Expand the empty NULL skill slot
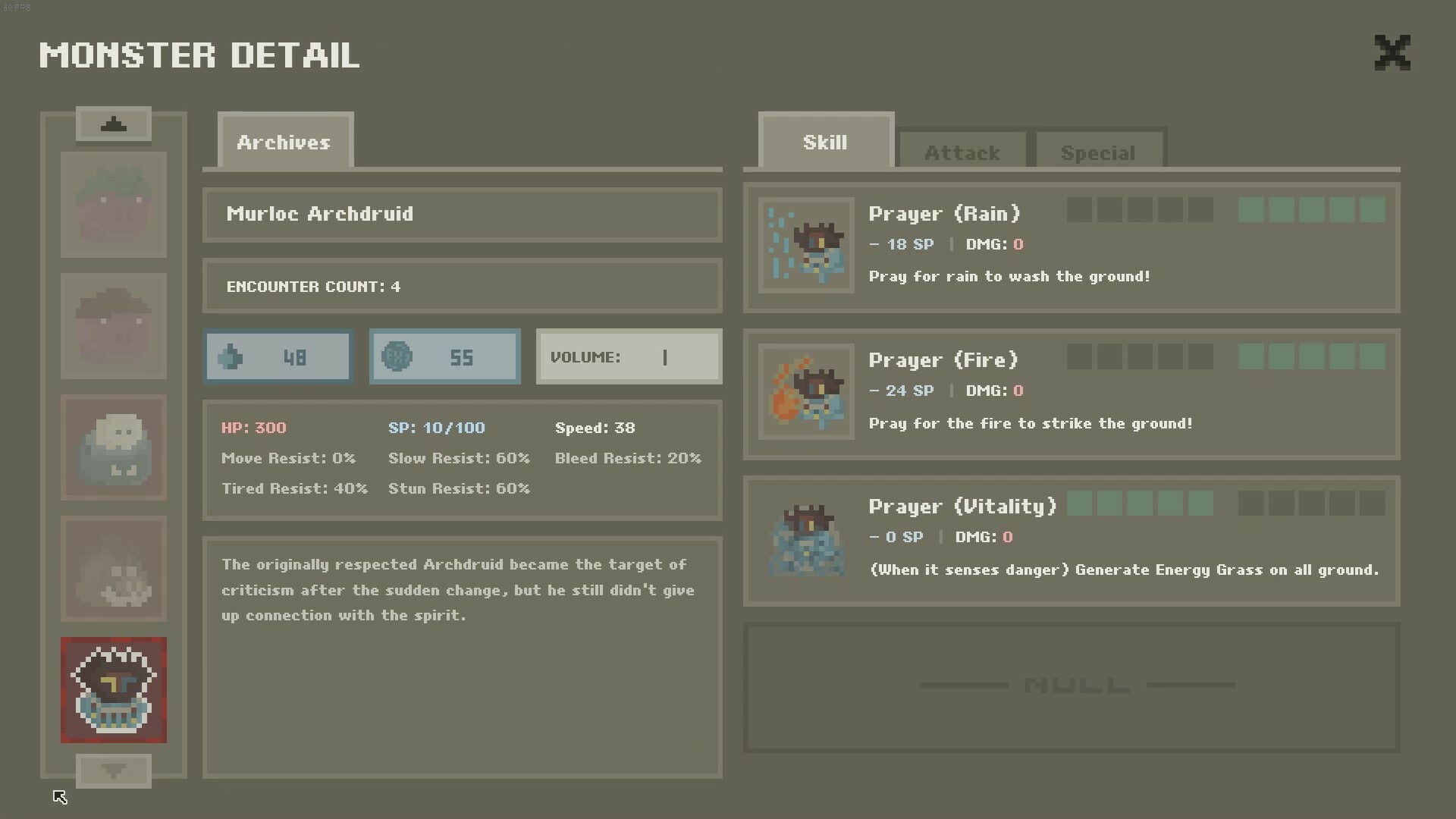Image resolution: width=1456 pixels, height=819 pixels. point(1073,685)
